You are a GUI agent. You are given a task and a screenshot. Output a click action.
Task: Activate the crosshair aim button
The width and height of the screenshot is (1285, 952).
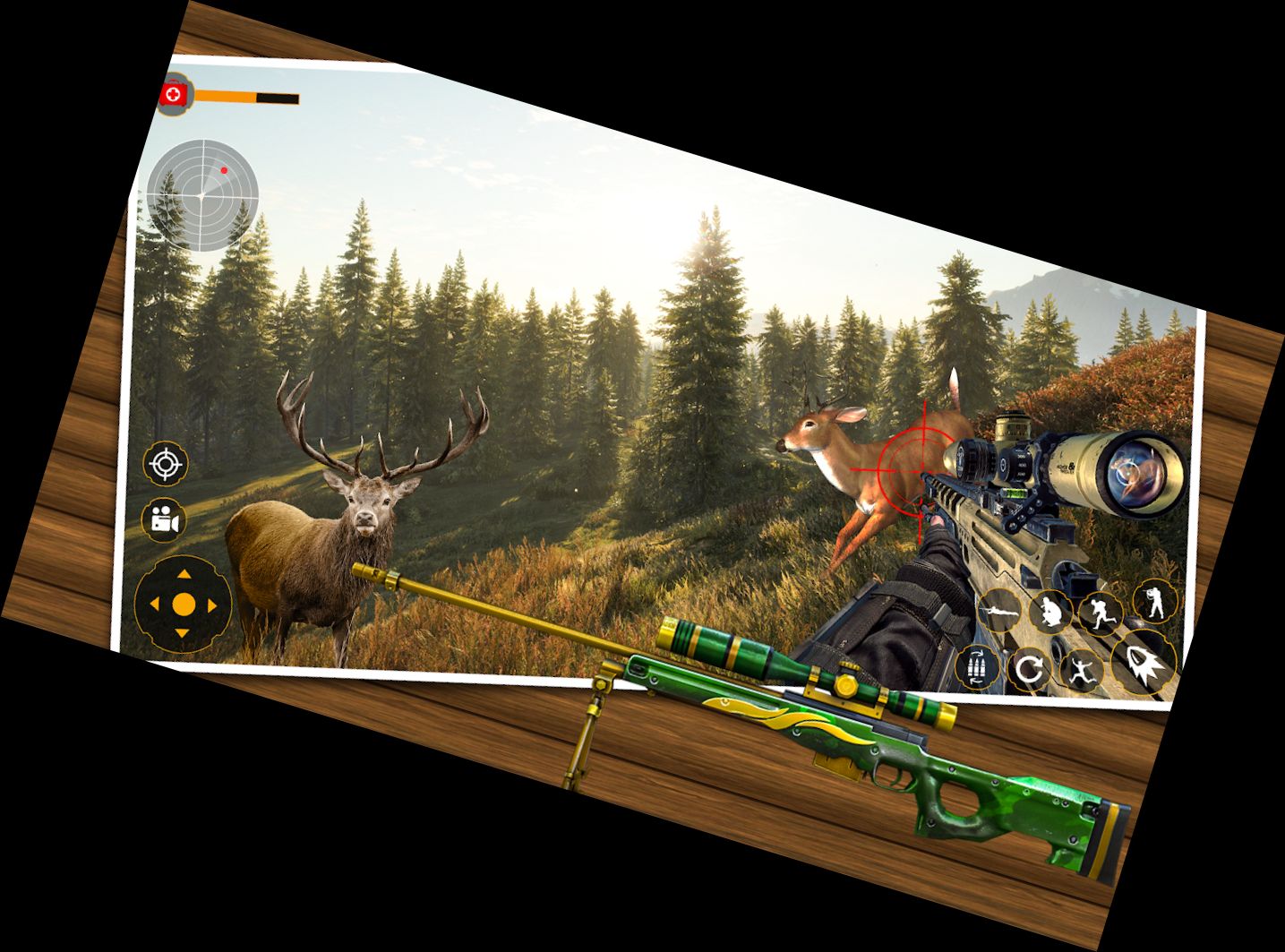pos(165,464)
